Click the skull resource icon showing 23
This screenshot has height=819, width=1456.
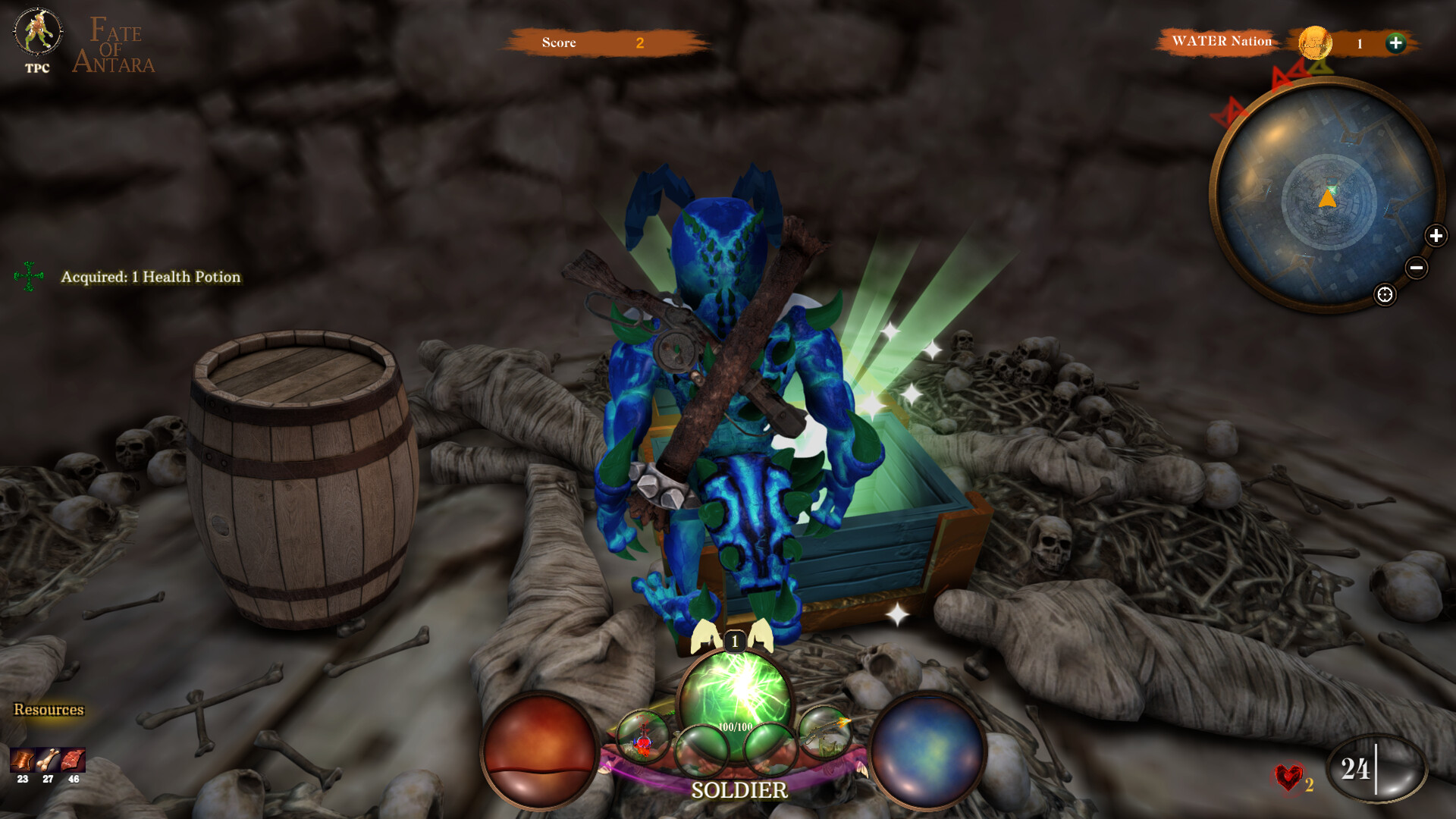tap(23, 758)
